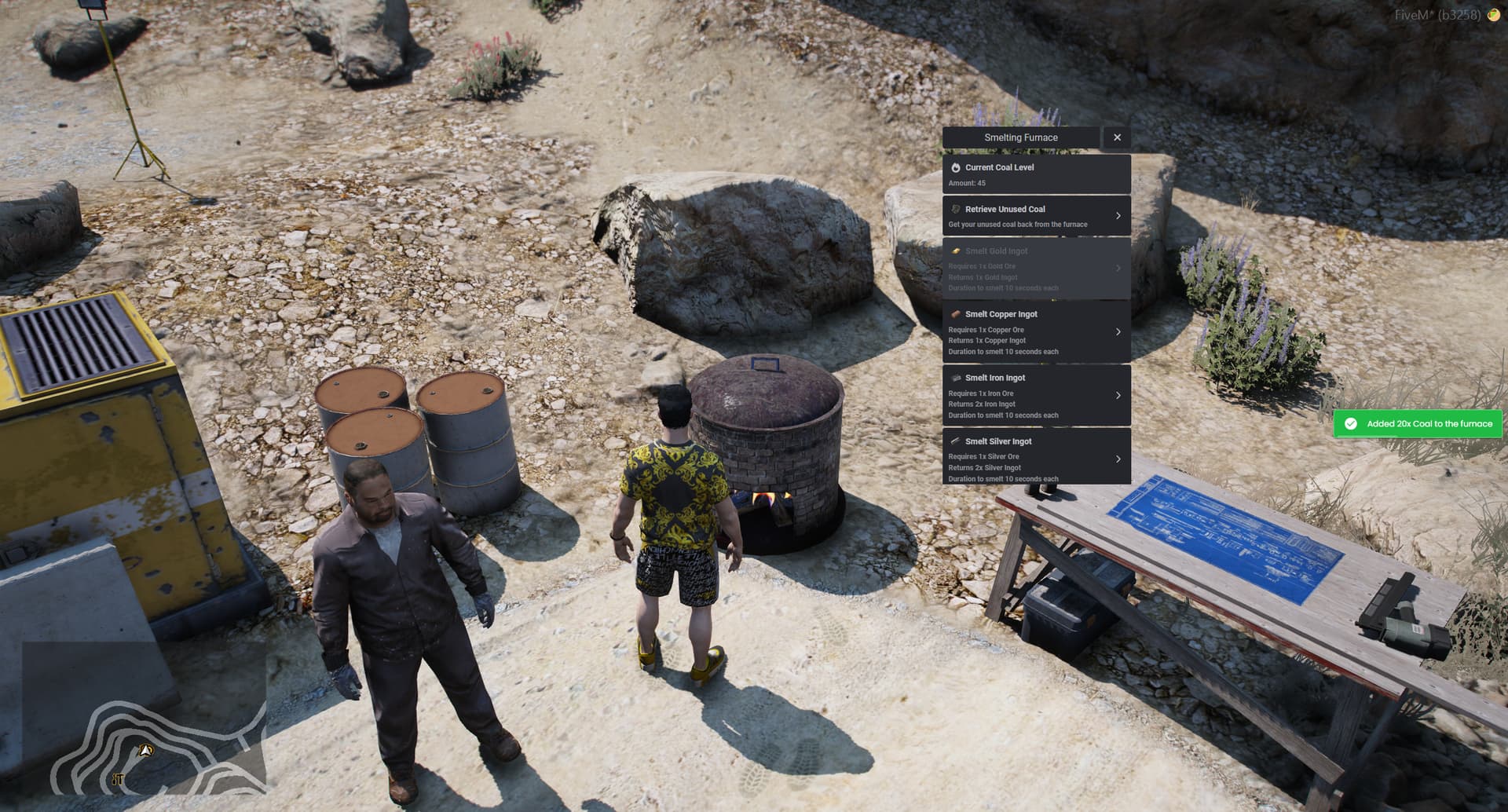Choose the Smelt Copper Ingot action

click(x=1029, y=331)
